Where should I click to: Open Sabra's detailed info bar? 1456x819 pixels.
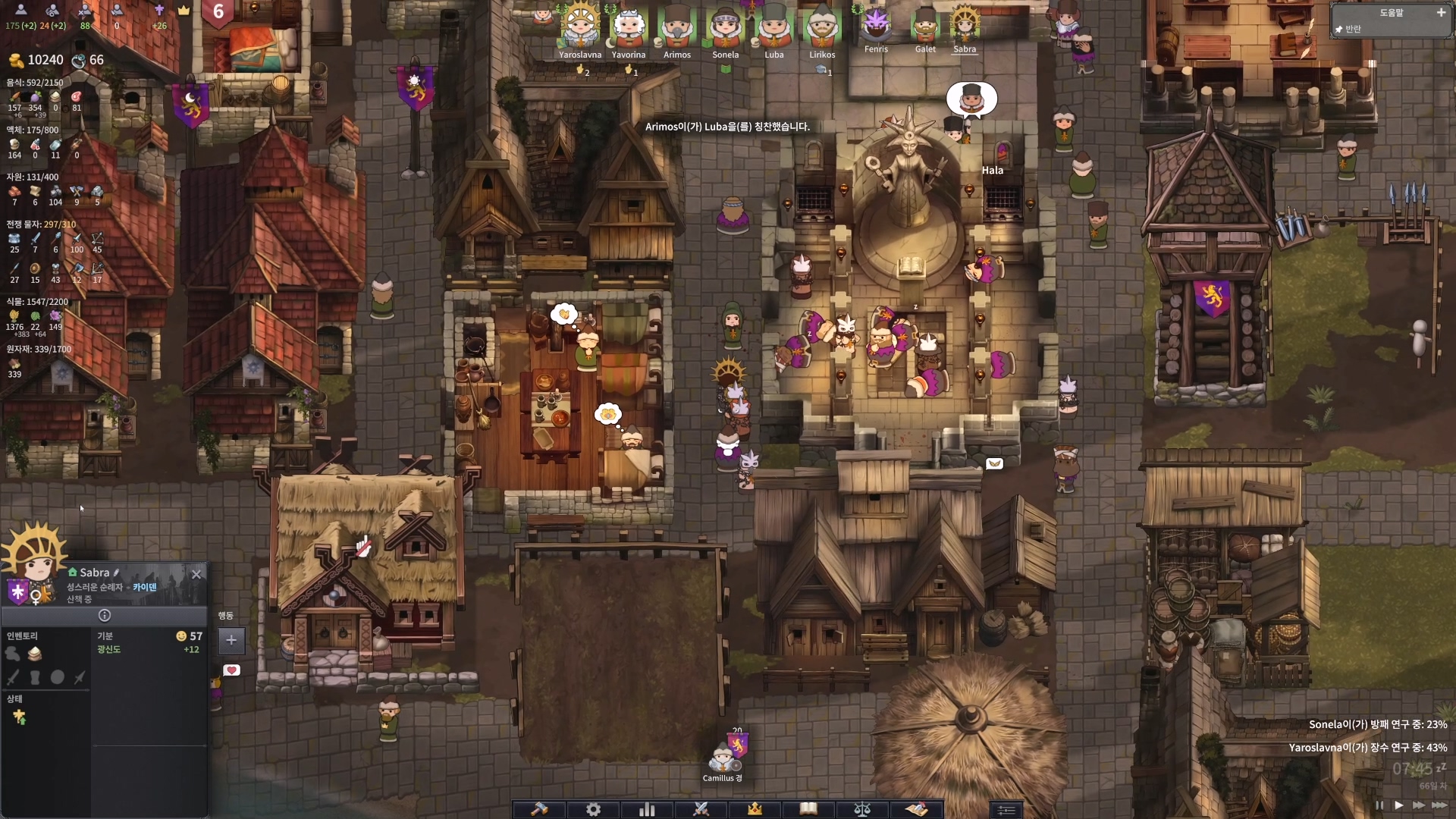coord(105,616)
